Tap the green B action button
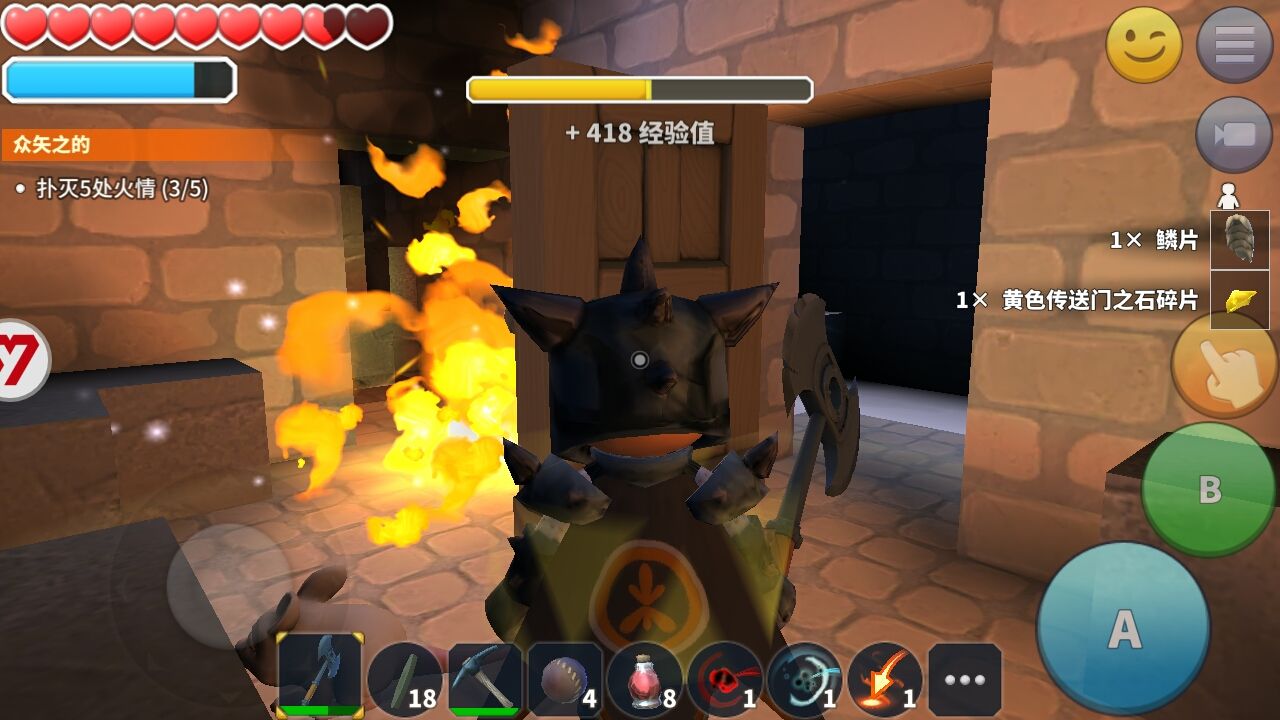This screenshot has height=720, width=1280. [x=1209, y=489]
